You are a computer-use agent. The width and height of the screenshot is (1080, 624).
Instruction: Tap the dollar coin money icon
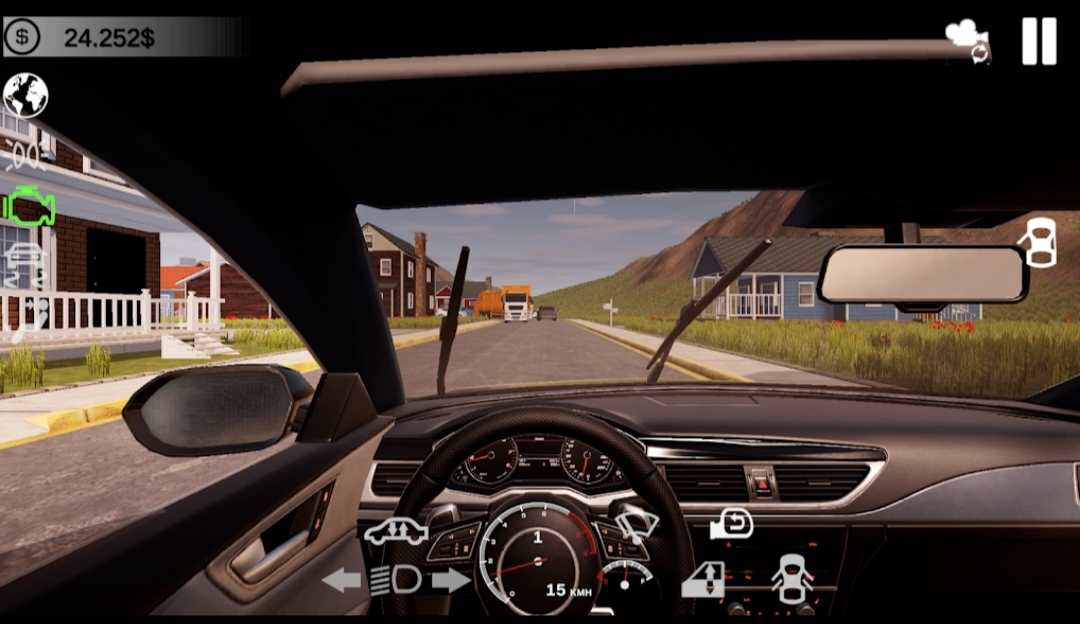[x=22, y=38]
